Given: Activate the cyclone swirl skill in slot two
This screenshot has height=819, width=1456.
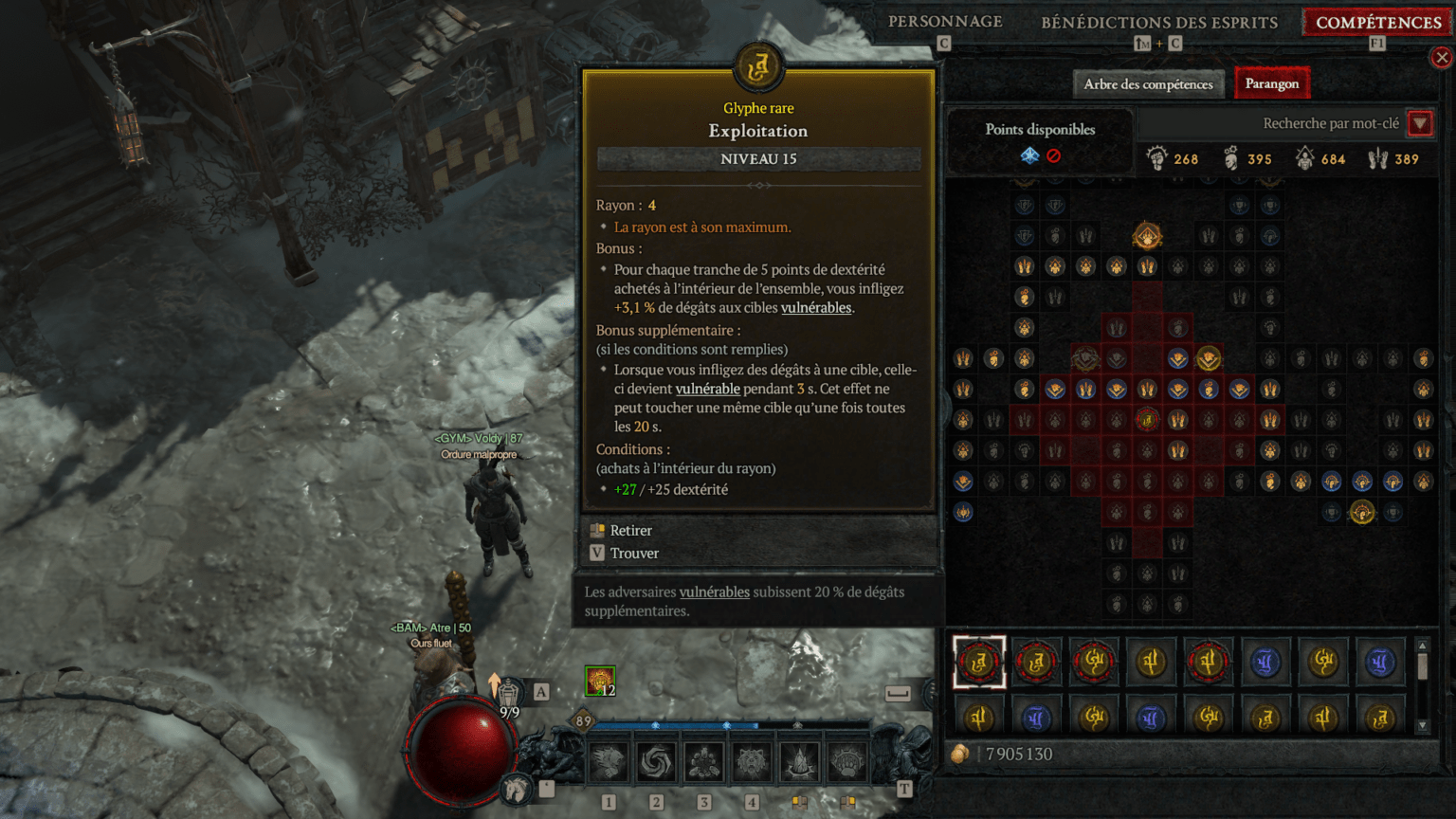Looking at the screenshot, I should point(656,761).
